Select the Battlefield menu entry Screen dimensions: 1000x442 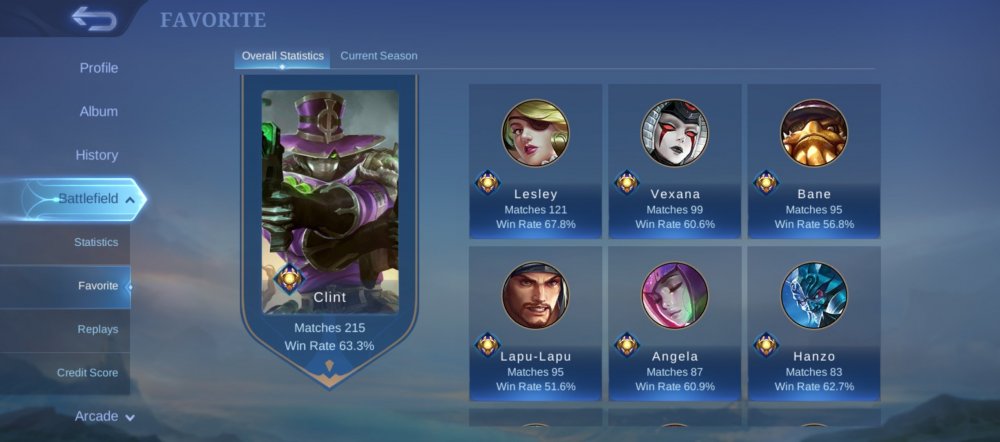click(x=88, y=199)
